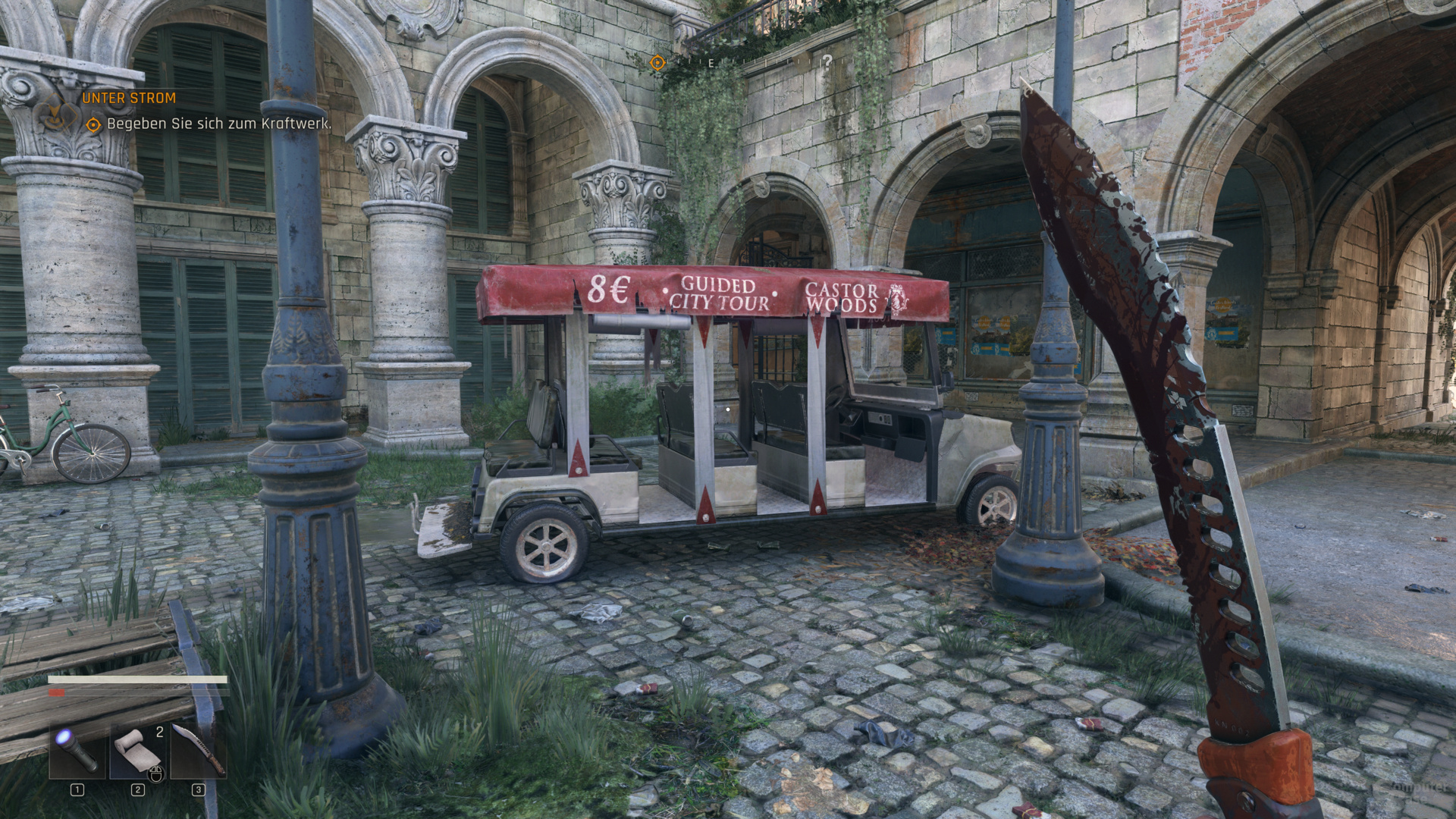Select the question mark compass marker
Viewport: 1456px width, 819px height.
[x=827, y=61]
